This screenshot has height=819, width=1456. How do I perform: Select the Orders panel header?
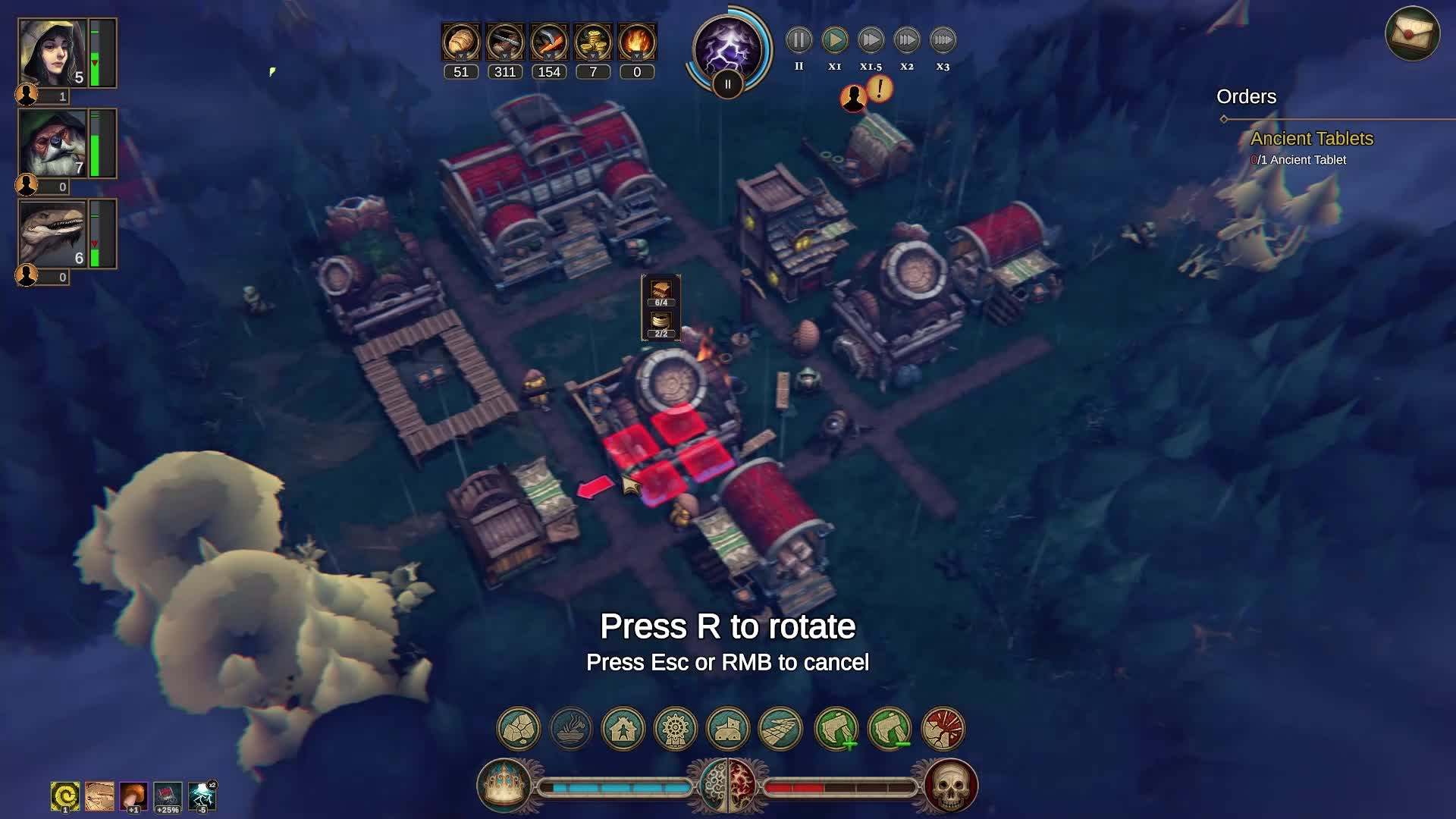(x=1246, y=97)
